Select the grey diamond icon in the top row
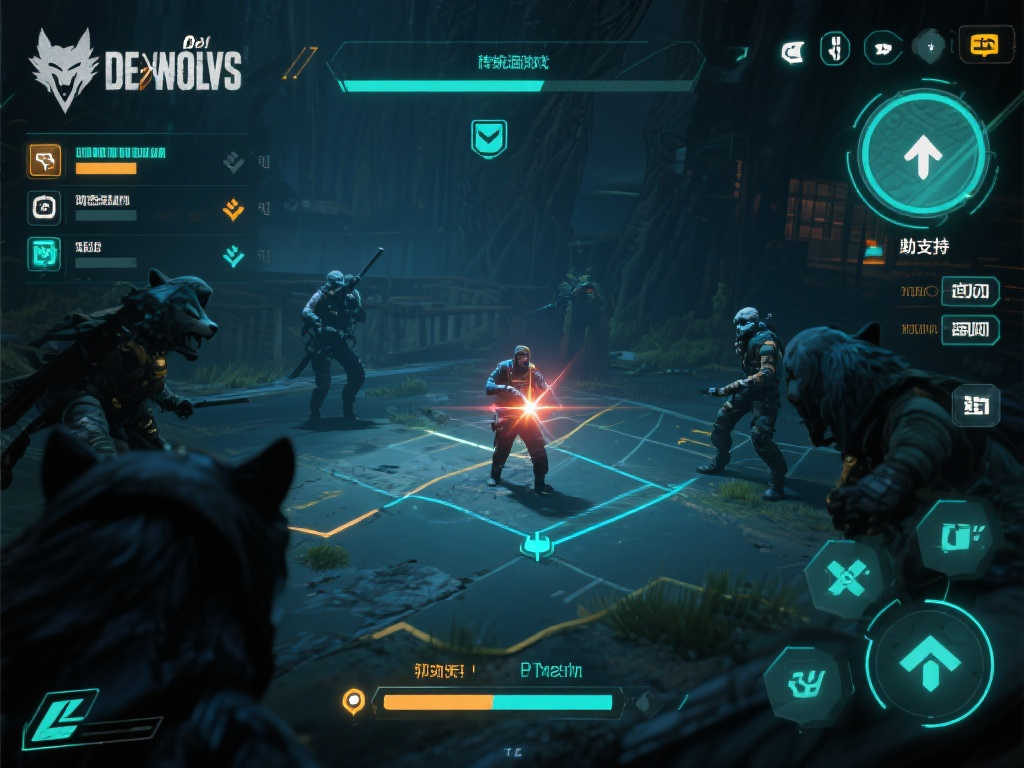The width and height of the screenshot is (1024, 768). tap(930, 47)
